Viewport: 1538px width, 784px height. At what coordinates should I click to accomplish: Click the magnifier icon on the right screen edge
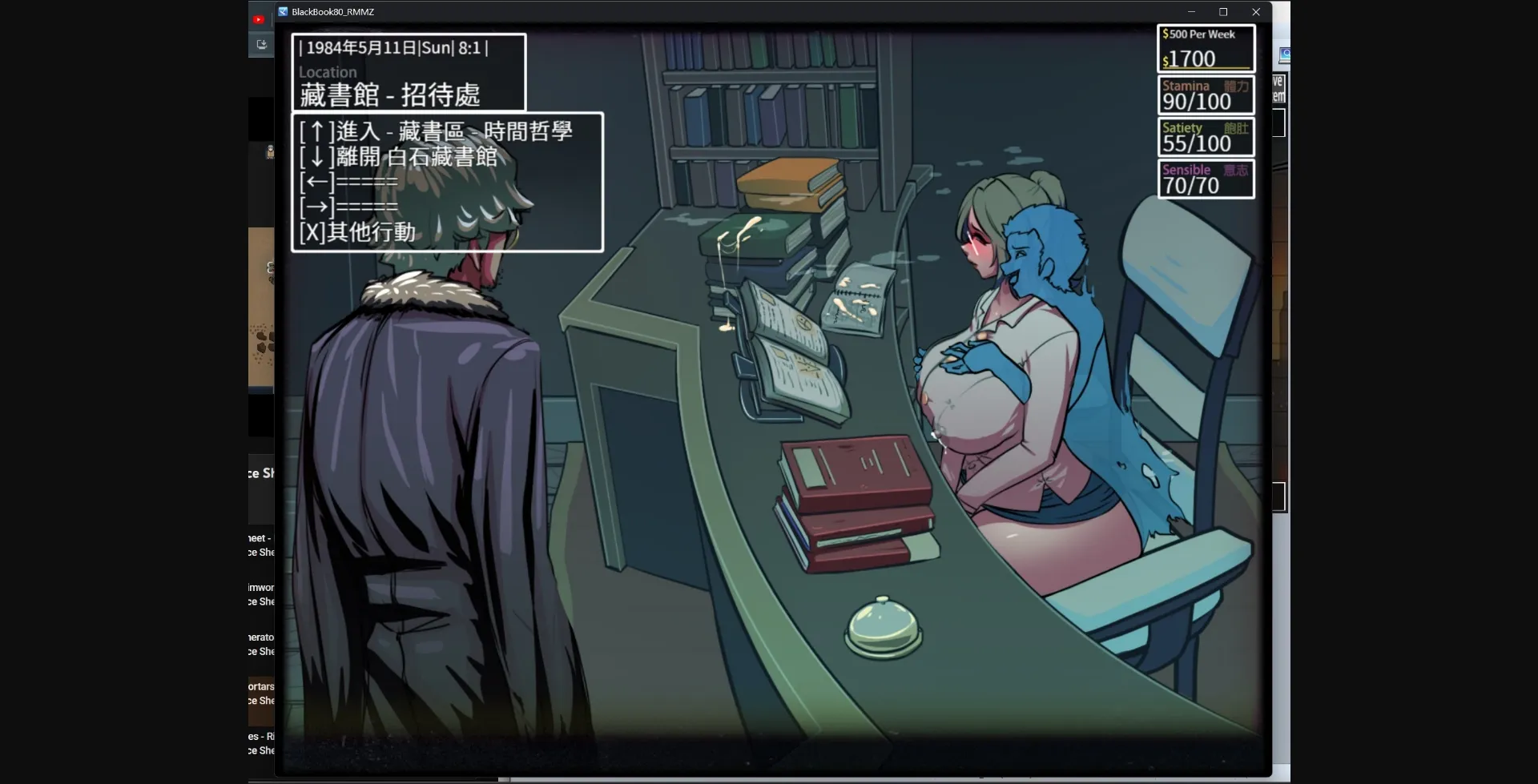pos(1285,55)
